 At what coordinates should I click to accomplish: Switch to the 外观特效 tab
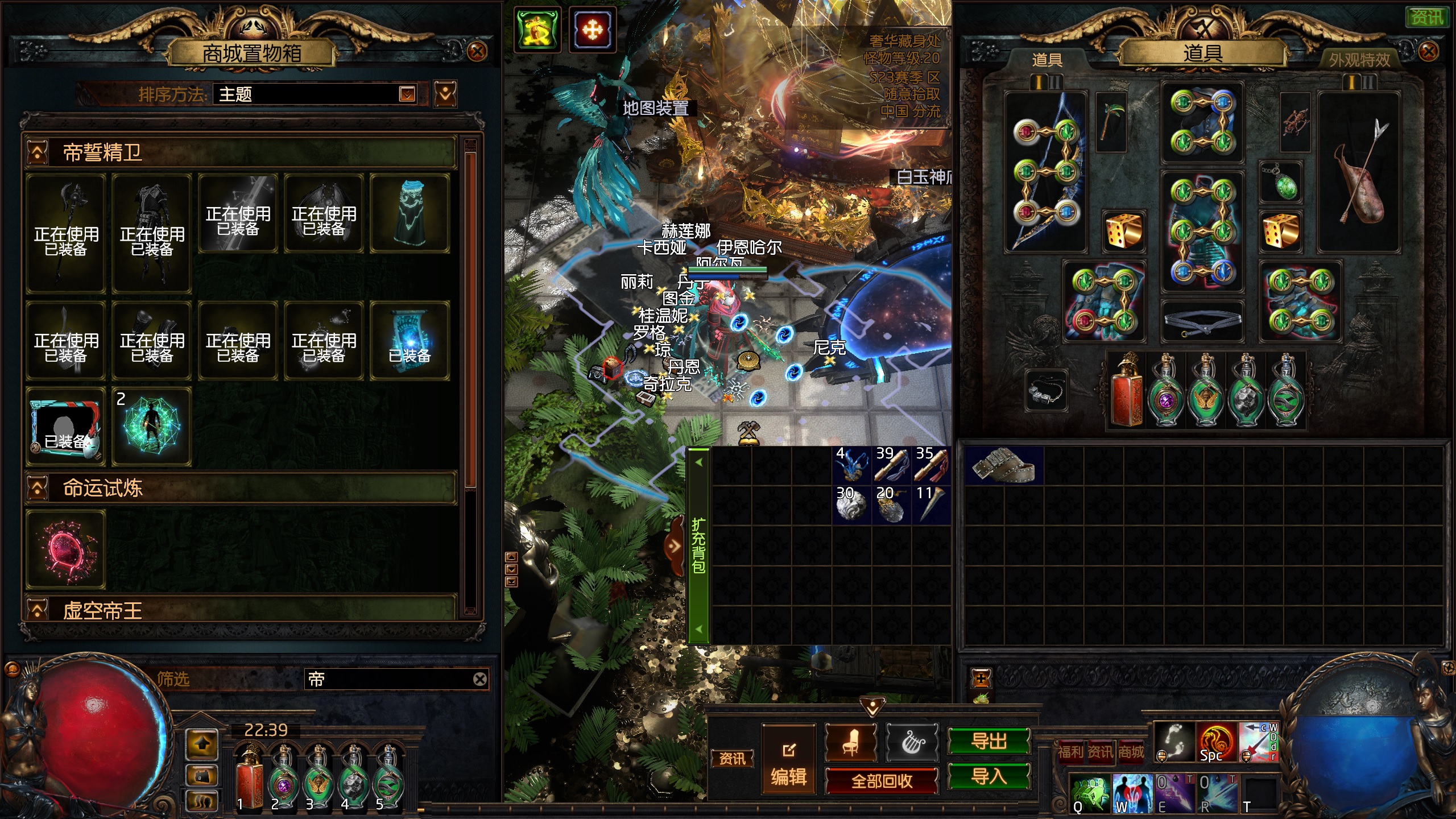click(x=1359, y=60)
